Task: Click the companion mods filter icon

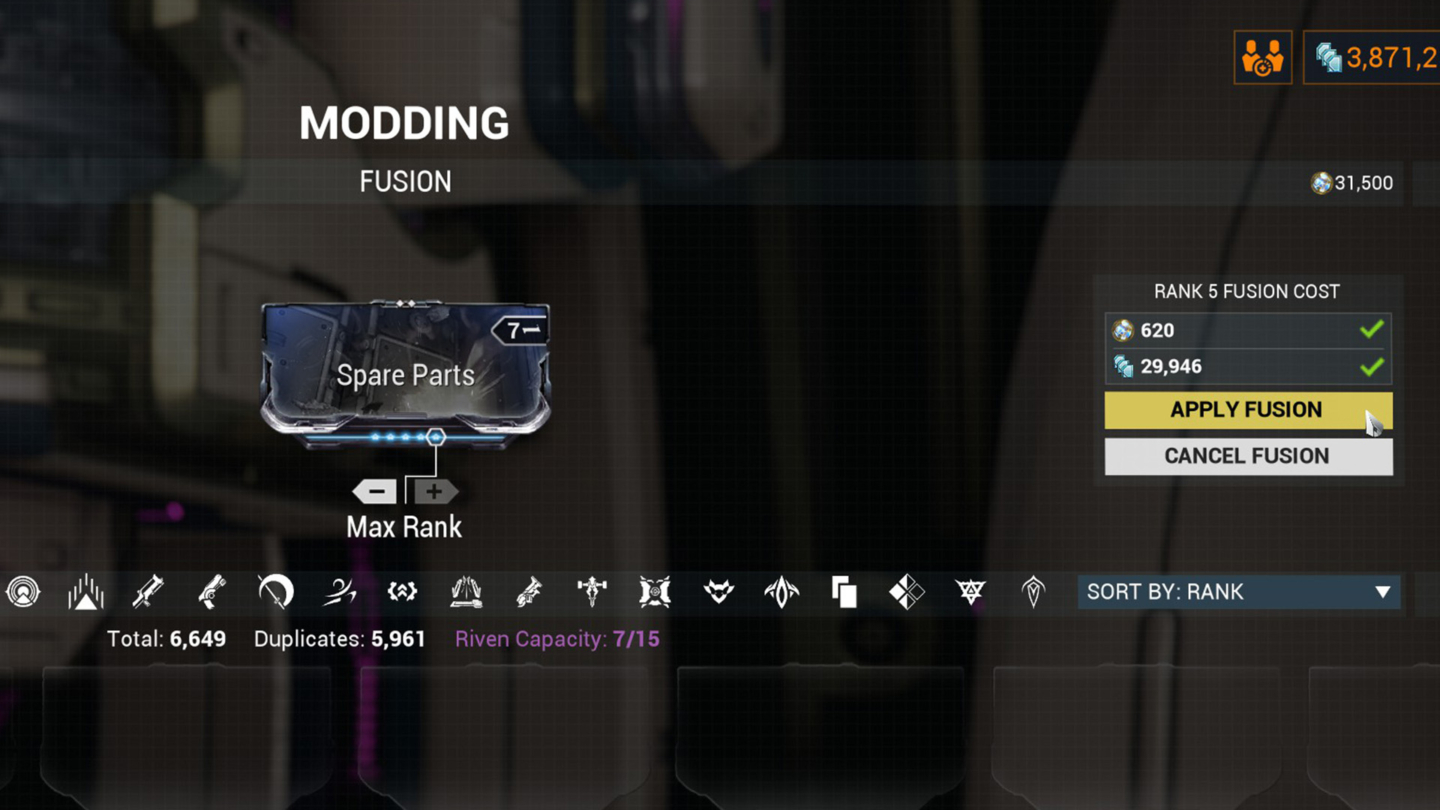Action: (x=718, y=591)
